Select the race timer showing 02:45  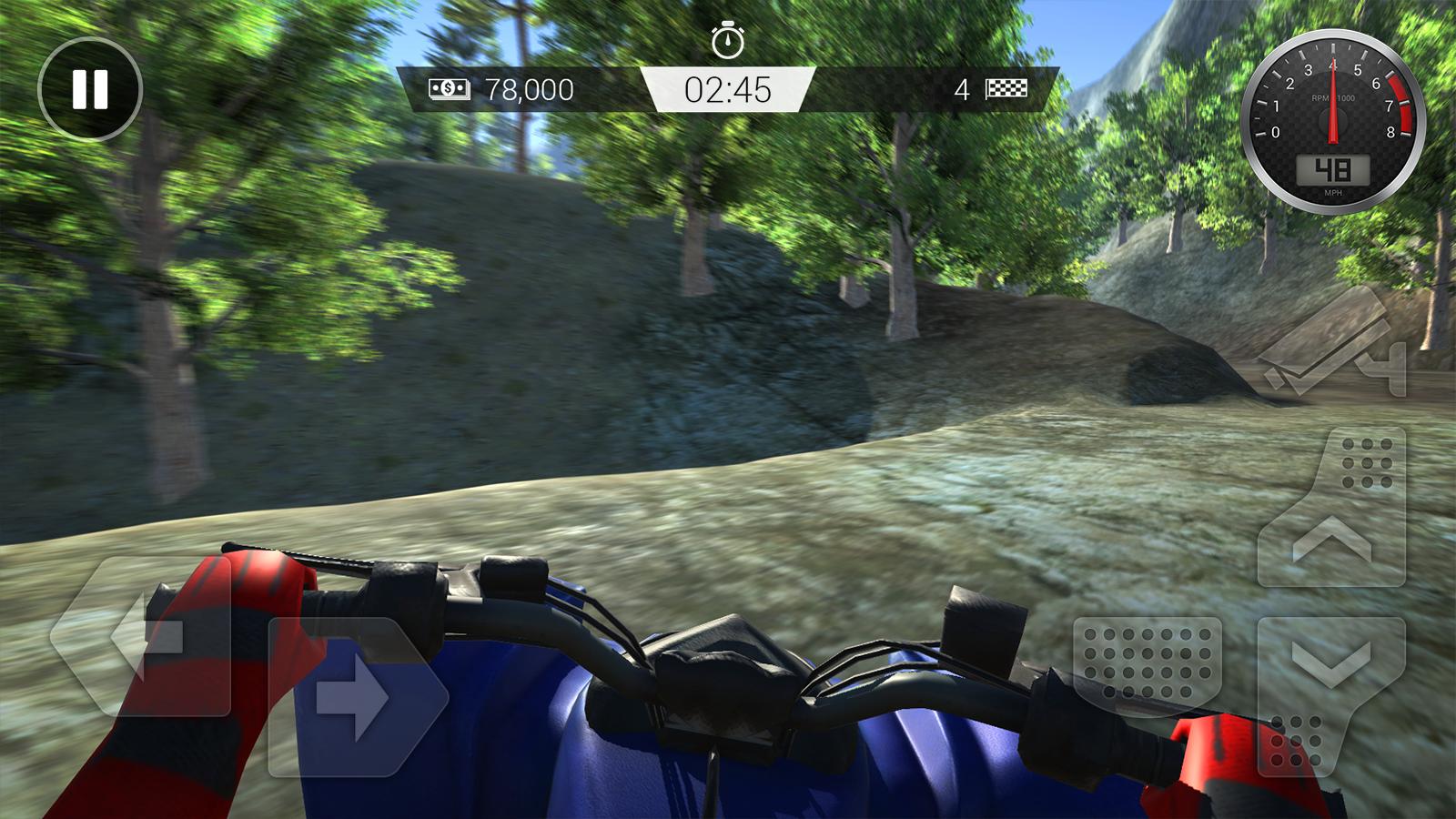pyautogui.click(x=730, y=90)
